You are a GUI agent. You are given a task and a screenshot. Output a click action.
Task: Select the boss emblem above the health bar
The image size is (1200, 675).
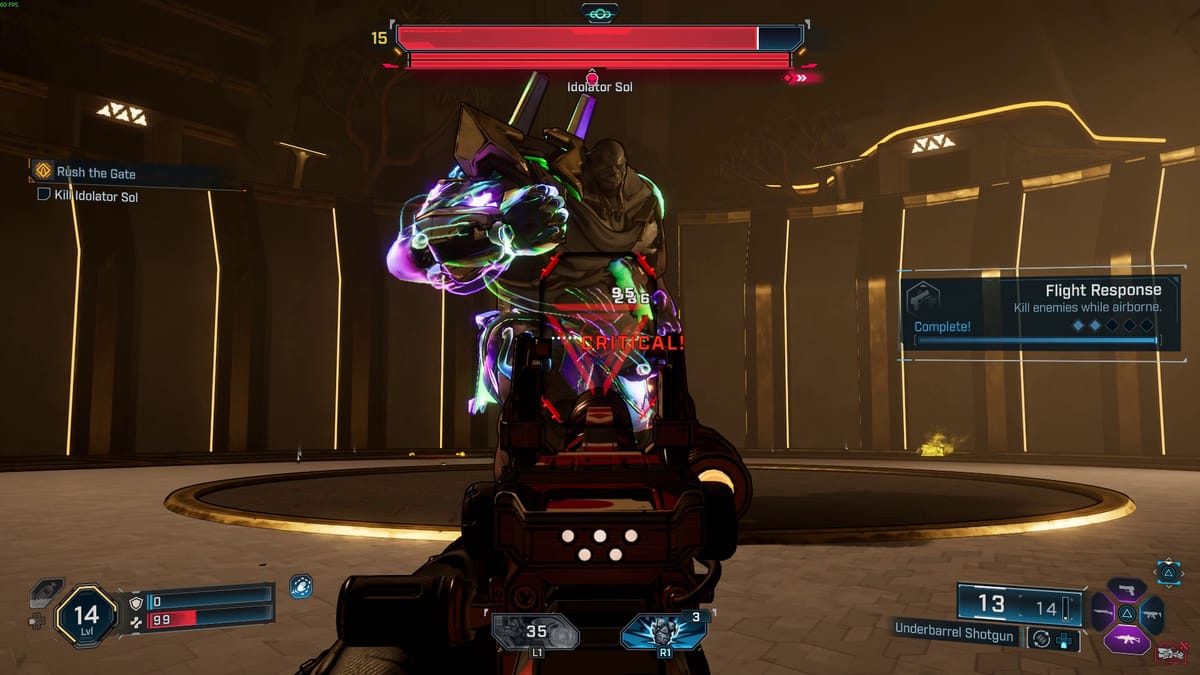600,13
